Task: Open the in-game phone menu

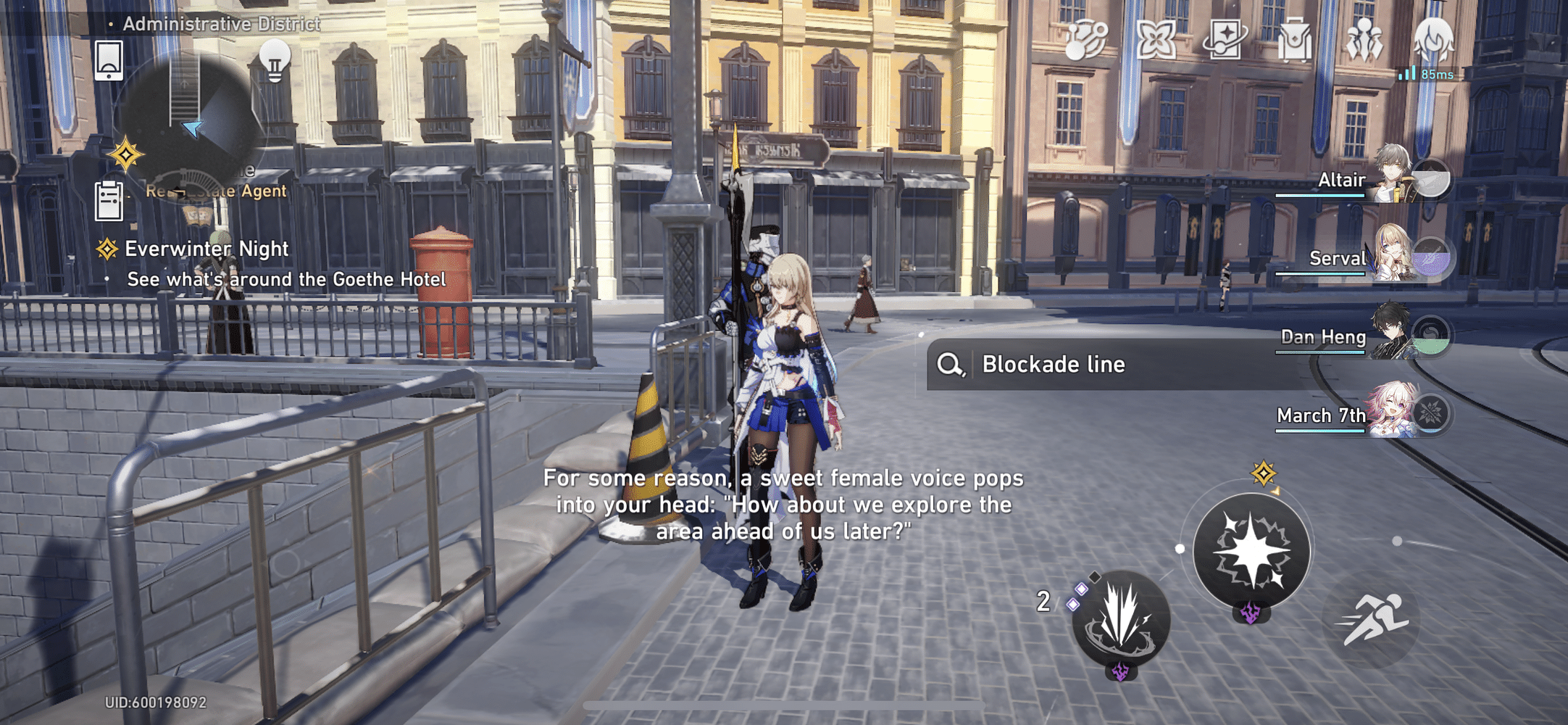Action: pos(109,61)
